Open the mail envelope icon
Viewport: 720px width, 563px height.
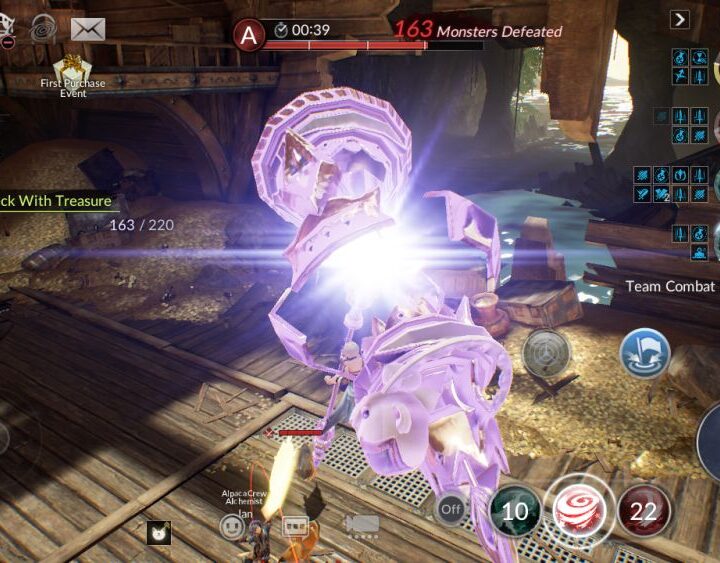(87, 29)
